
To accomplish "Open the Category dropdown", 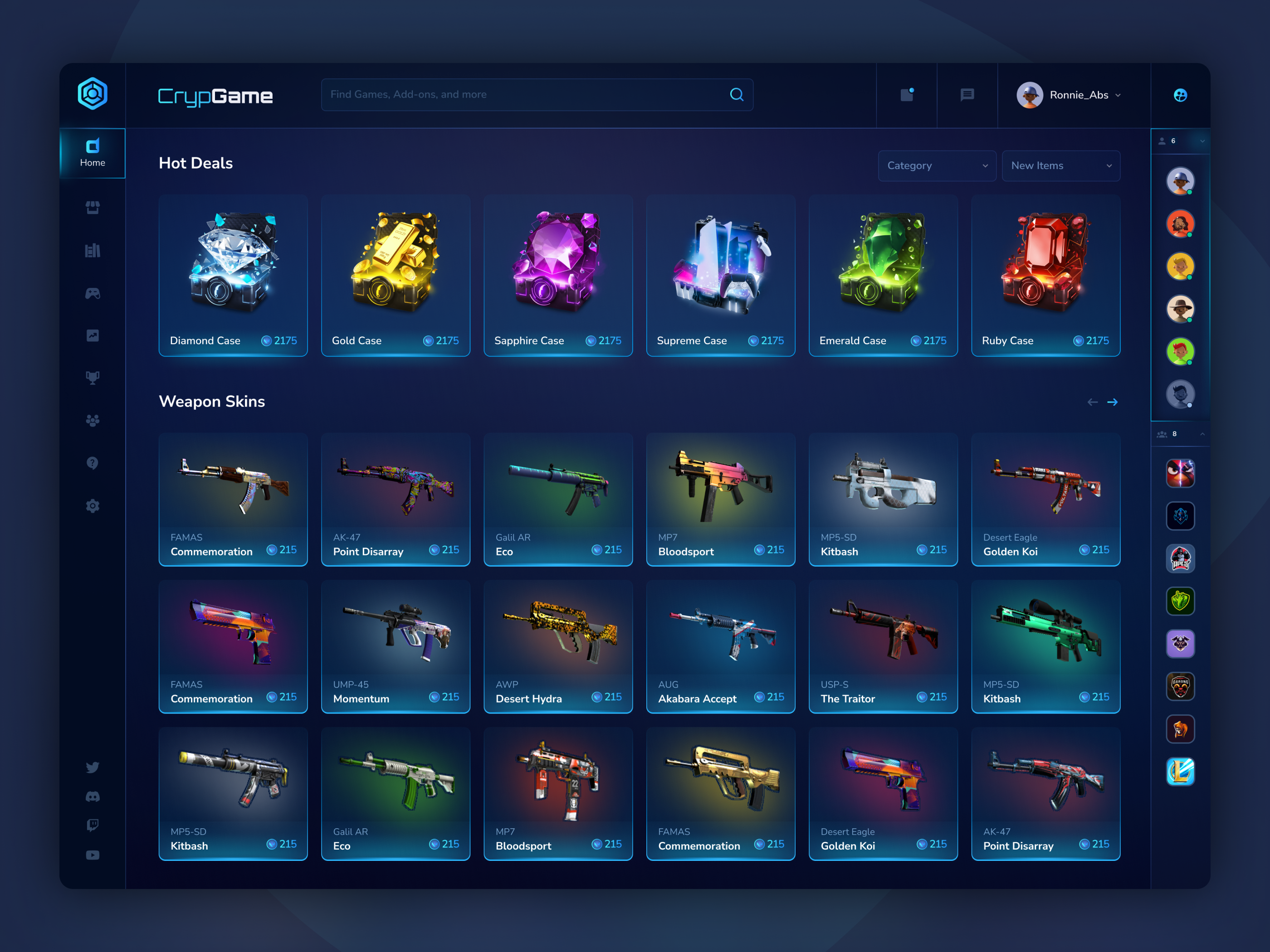I will pos(937,166).
